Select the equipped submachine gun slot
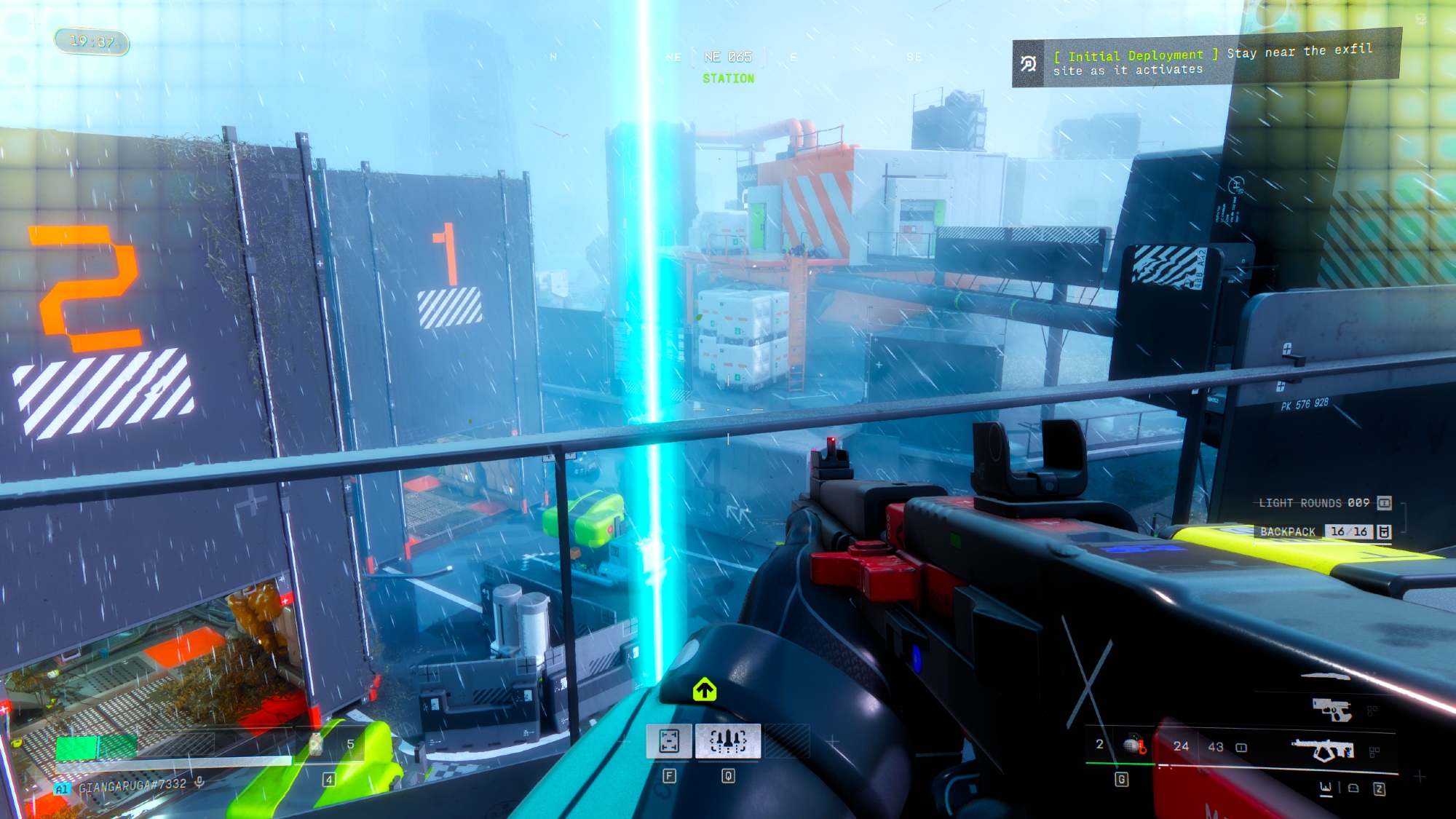Screen dimensions: 1456x819 (1323, 749)
